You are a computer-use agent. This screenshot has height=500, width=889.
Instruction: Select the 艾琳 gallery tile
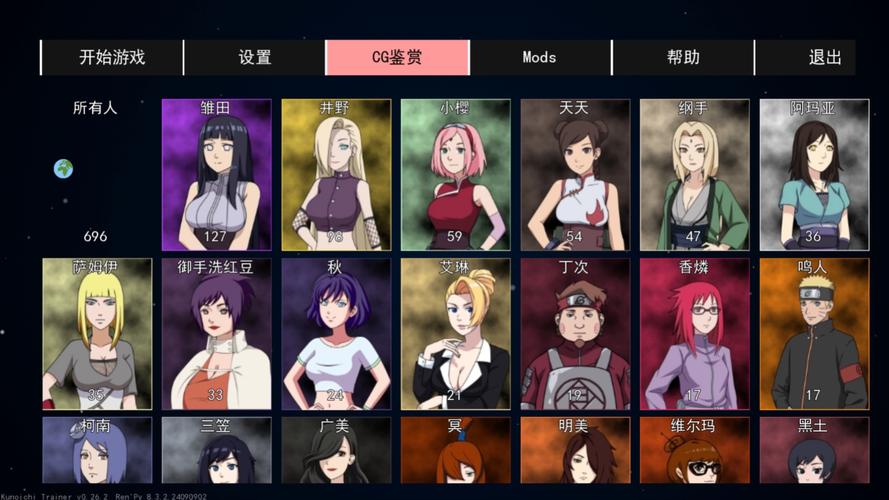click(x=455, y=333)
